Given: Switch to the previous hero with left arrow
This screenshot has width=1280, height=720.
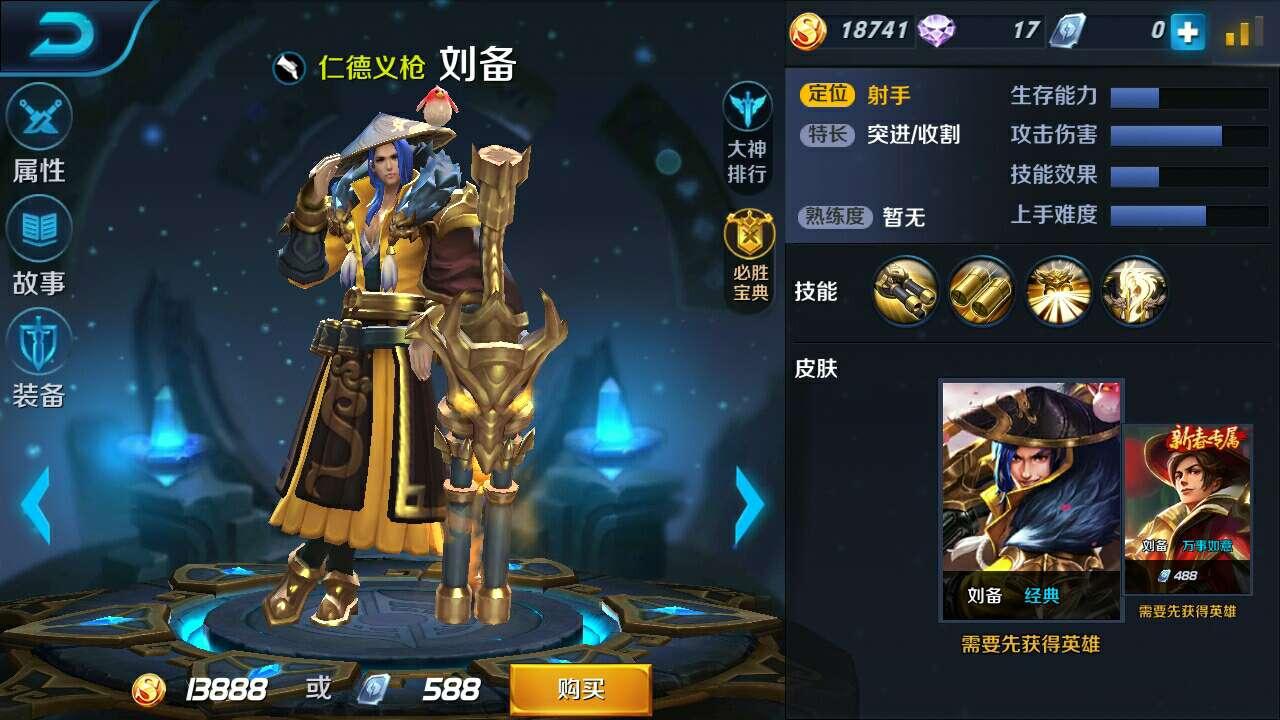Looking at the screenshot, I should pos(36,503).
